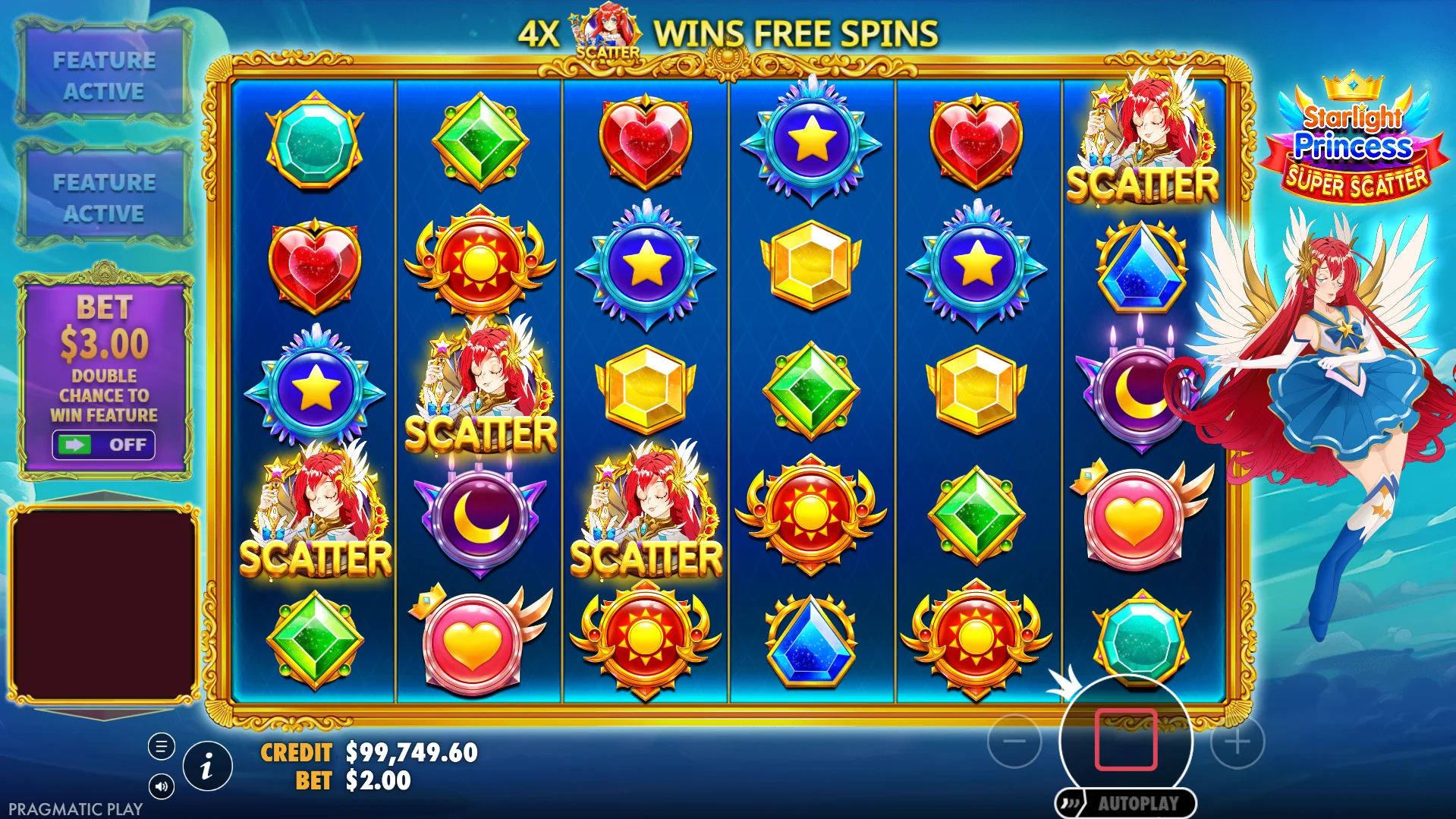Click the lower Feature Active panel
The width and height of the screenshot is (1456, 819).
[x=104, y=197]
